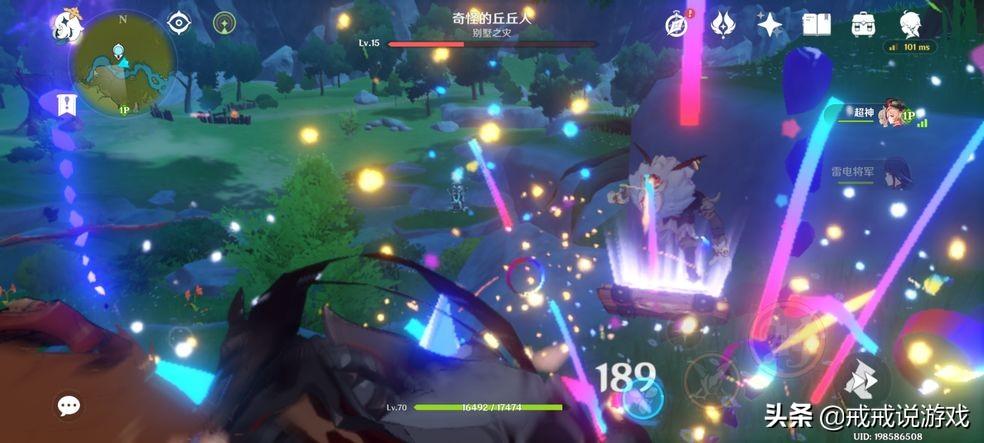Open the chat speech bubble
This screenshot has height=443, width=984.
click(x=69, y=405)
